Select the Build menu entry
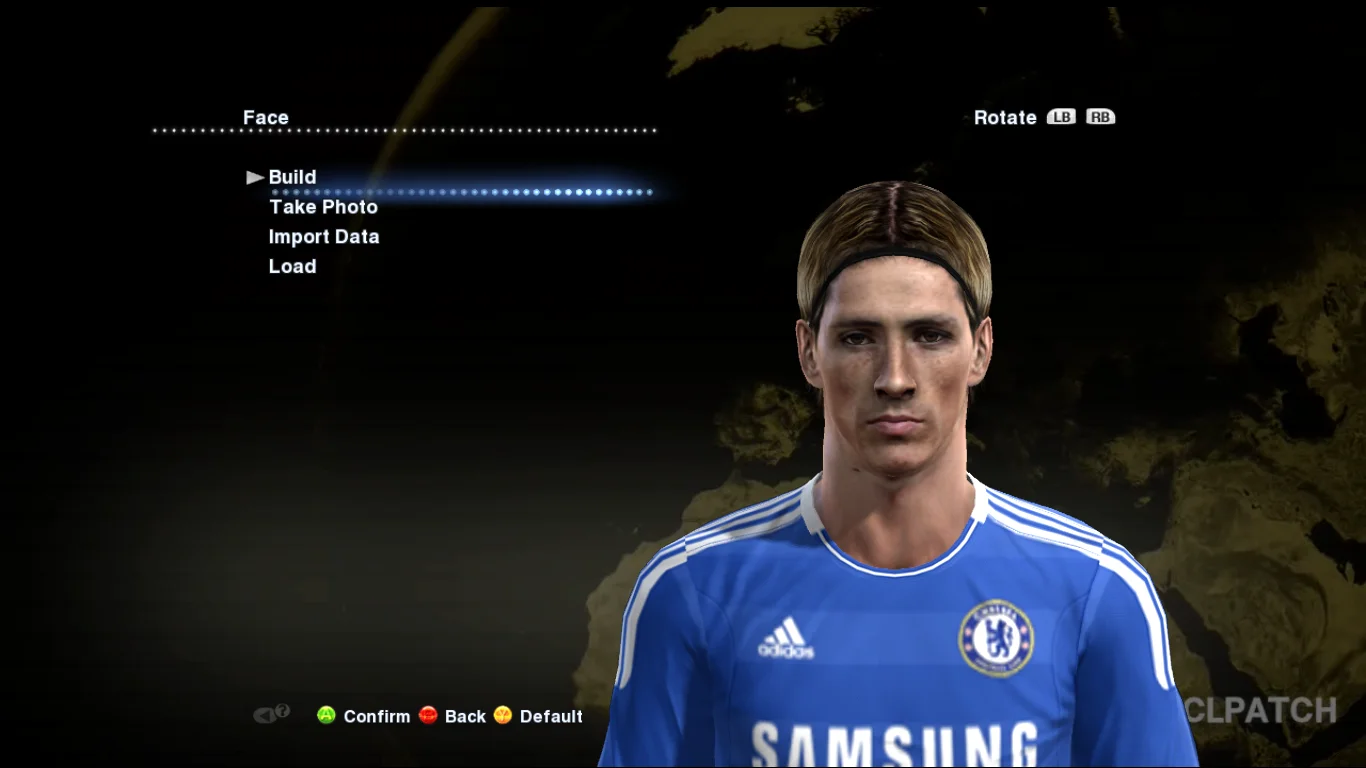1366x768 pixels. click(x=292, y=177)
